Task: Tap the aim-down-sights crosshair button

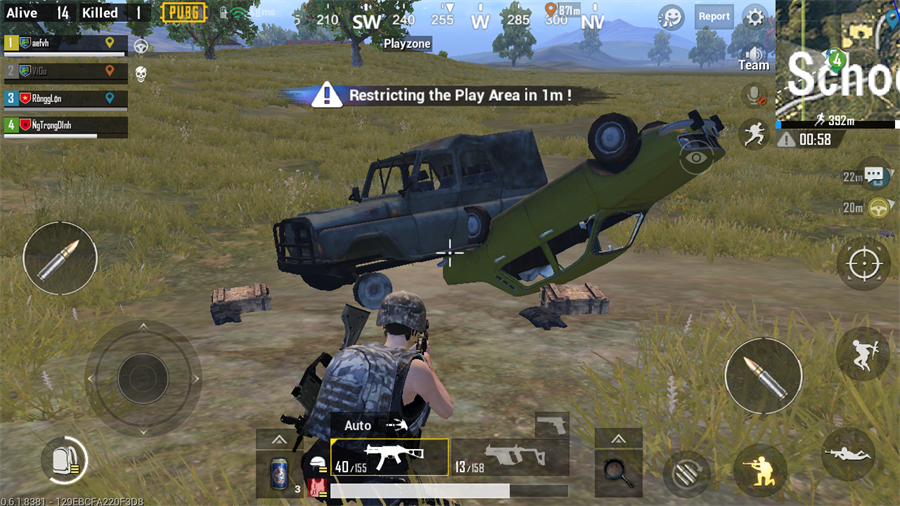Action: (862, 263)
